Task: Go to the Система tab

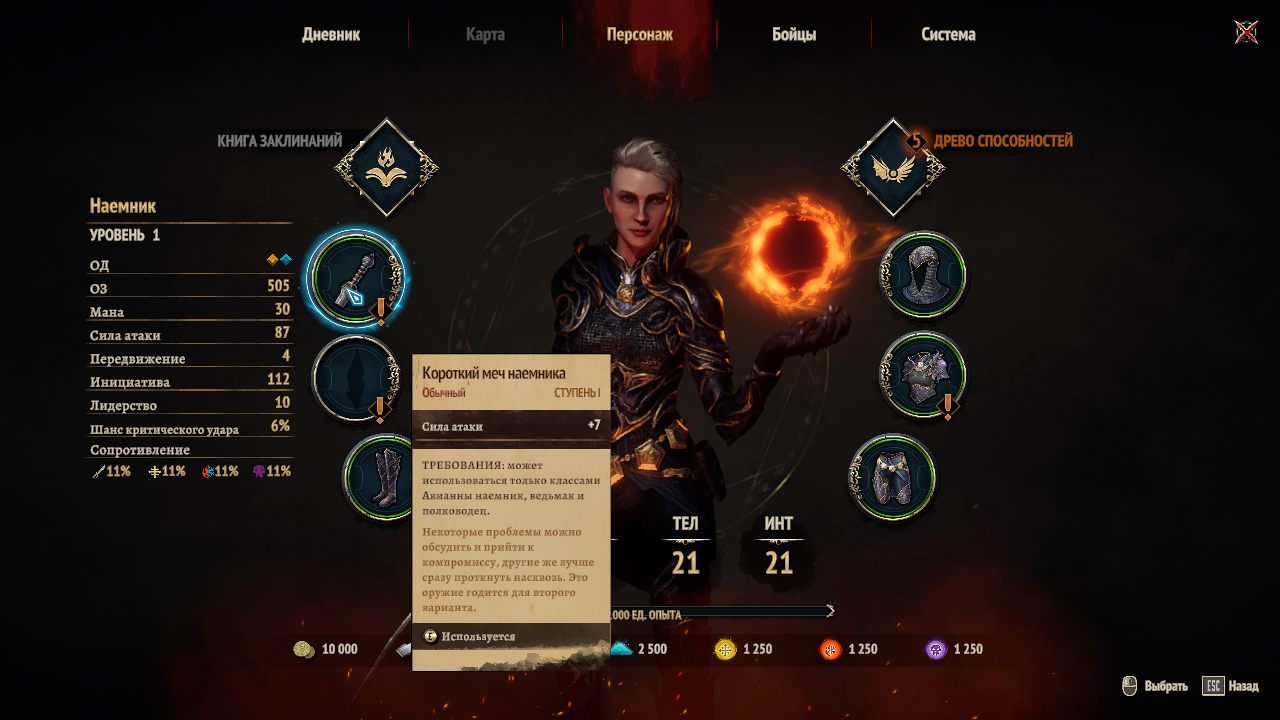Action: (948, 34)
